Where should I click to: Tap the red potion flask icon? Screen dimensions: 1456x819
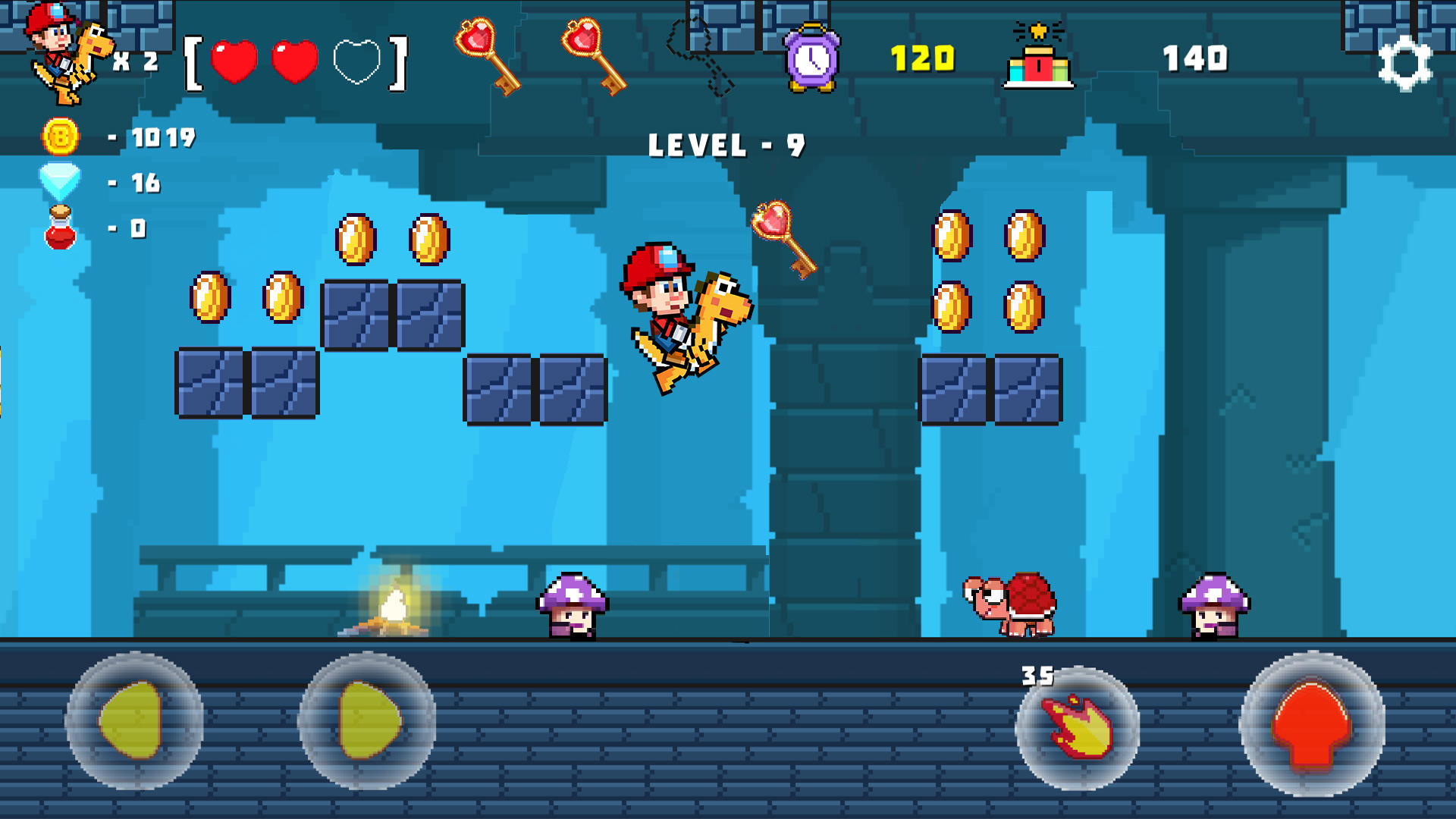pos(59,225)
